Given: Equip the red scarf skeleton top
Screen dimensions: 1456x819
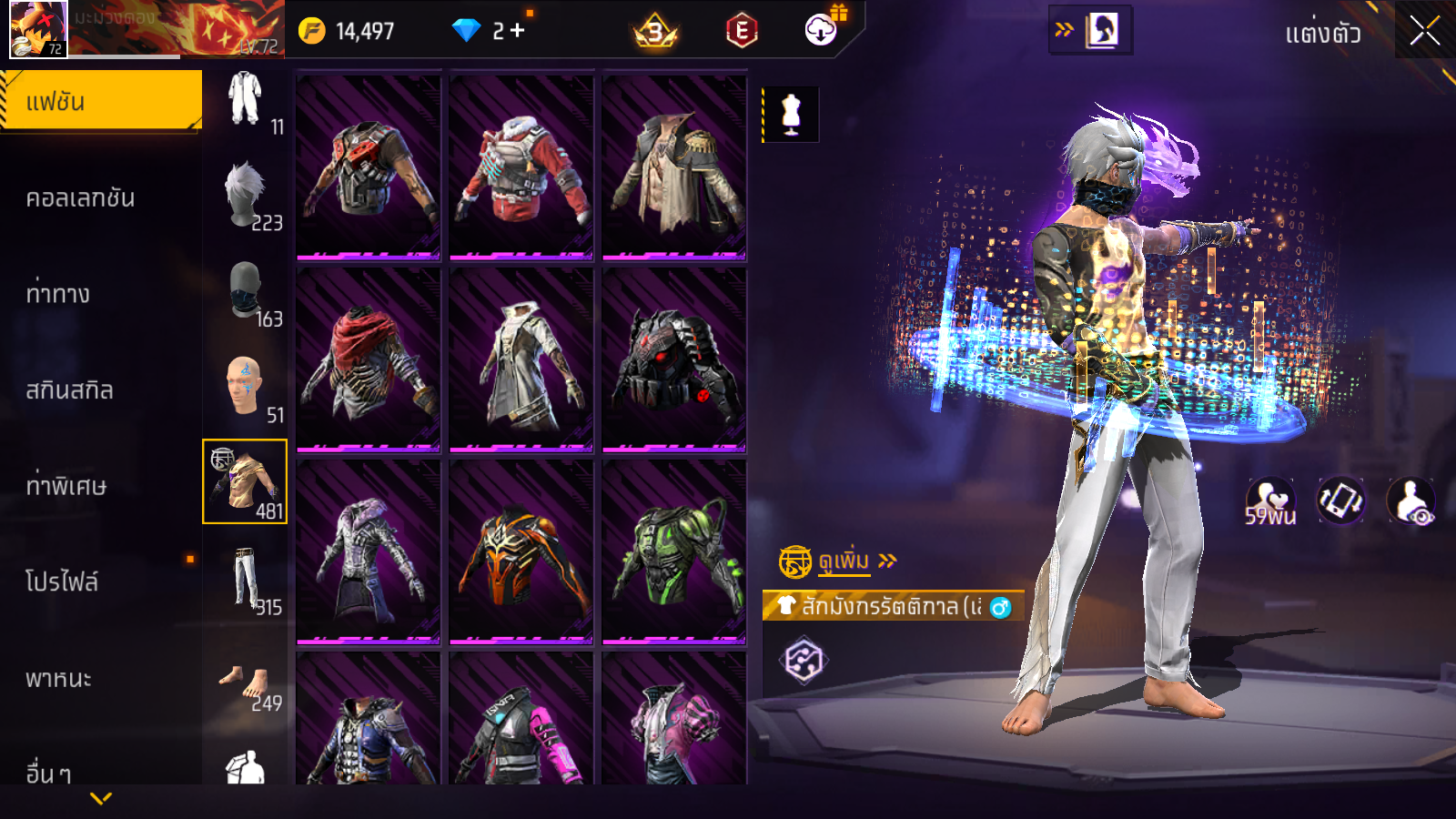Looking at the screenshot, I should pos(368,360).
